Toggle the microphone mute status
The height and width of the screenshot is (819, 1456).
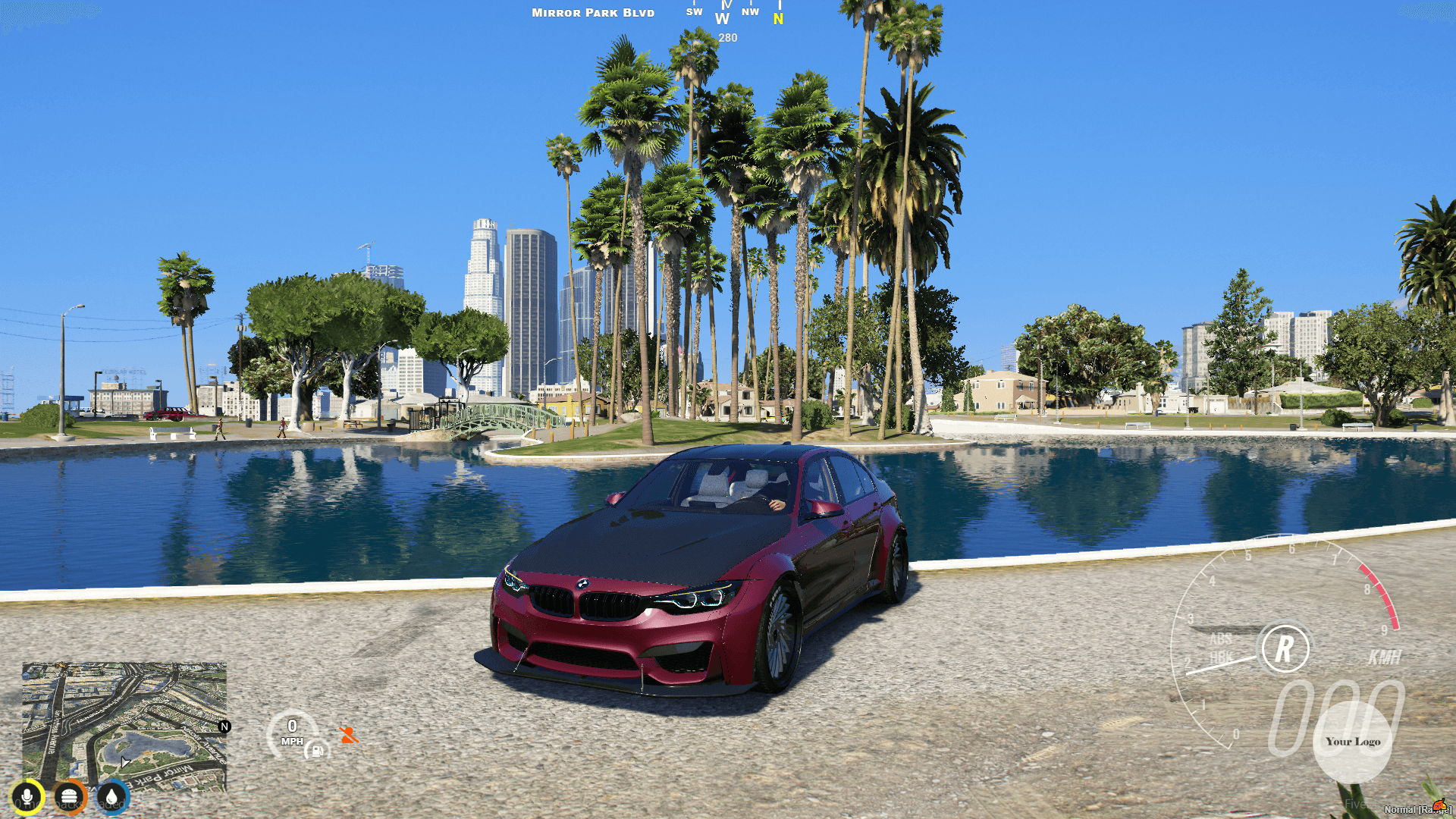27,795
